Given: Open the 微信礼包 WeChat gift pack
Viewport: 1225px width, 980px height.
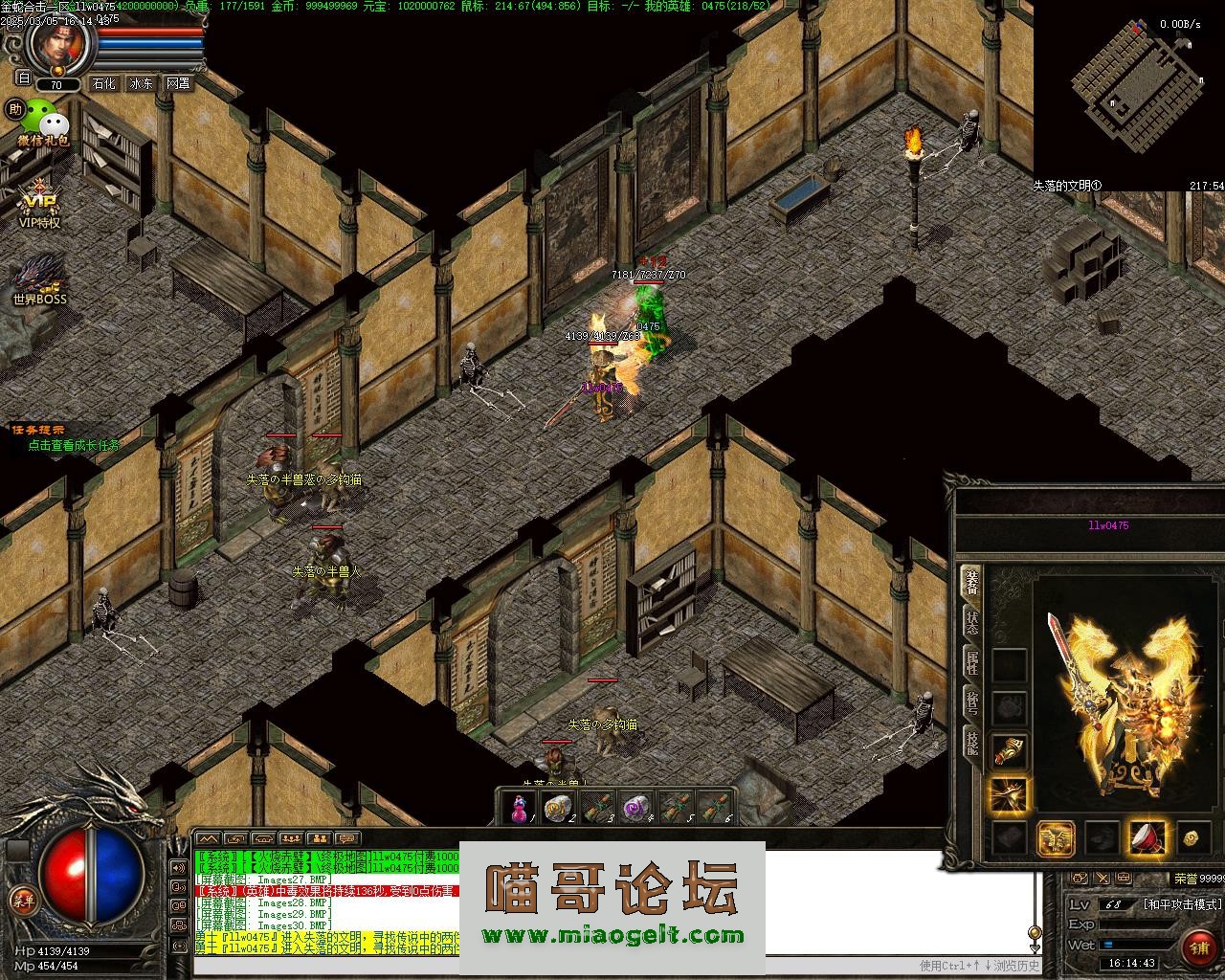Looking at the screenshot, I should tap(43, 123).
